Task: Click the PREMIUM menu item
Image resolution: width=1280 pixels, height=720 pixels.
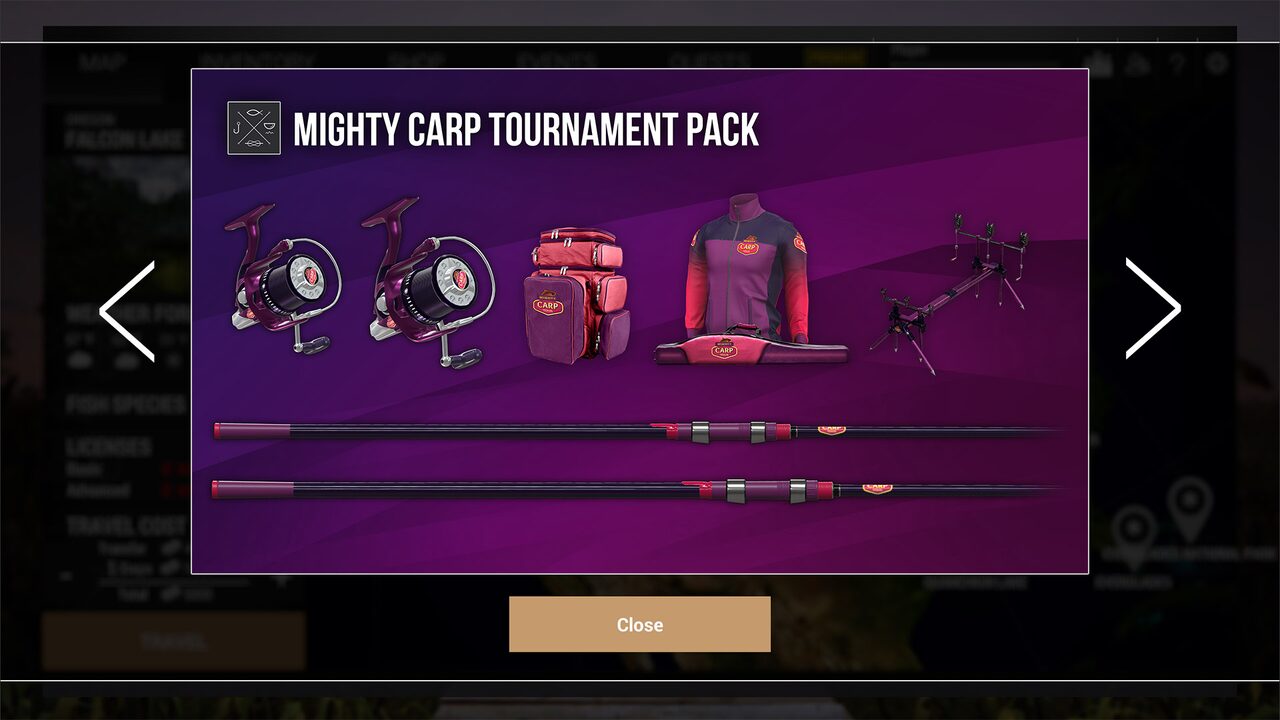Action: tap(836, 58)
